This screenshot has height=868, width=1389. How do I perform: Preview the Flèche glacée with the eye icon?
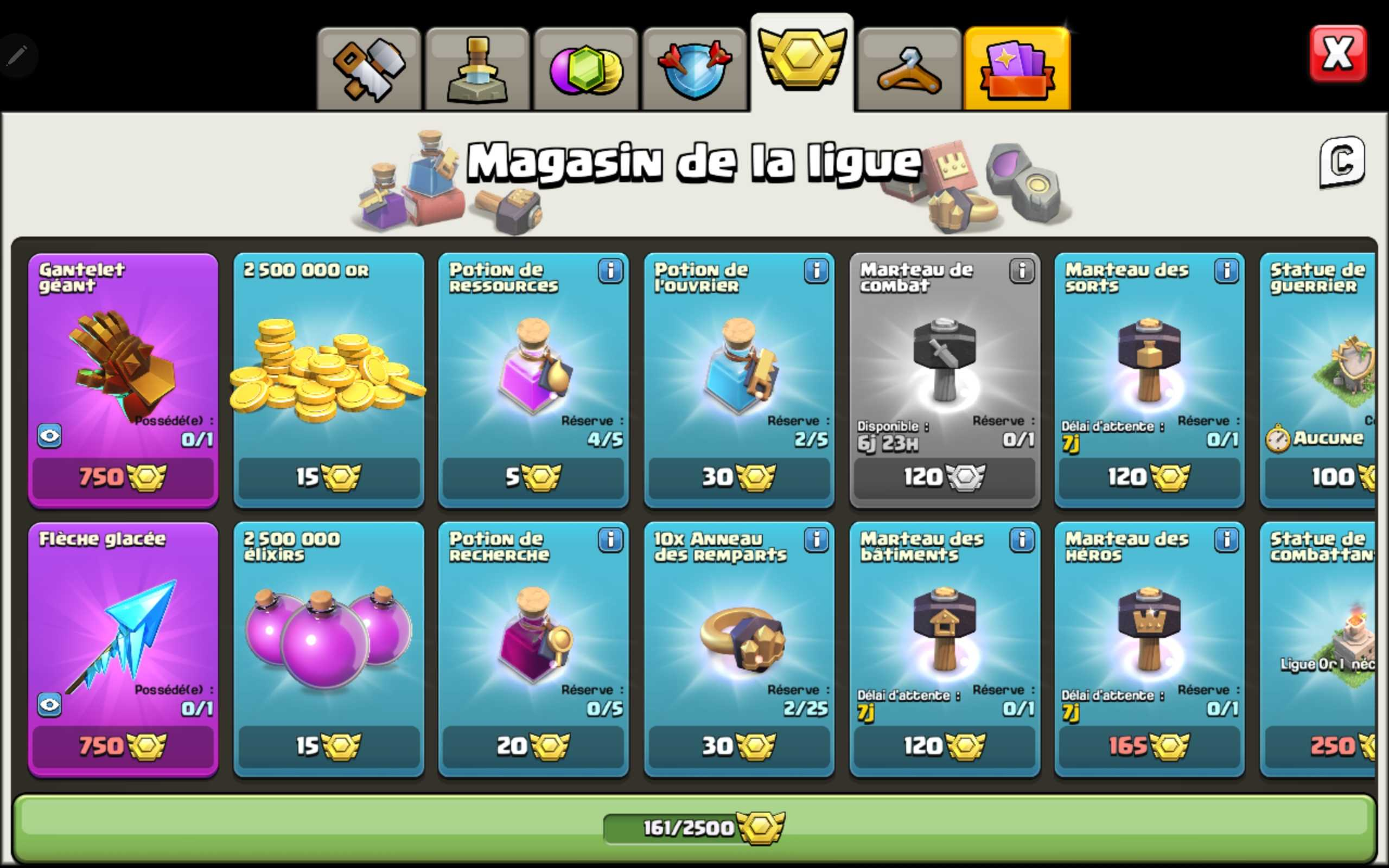pos(50,705)
